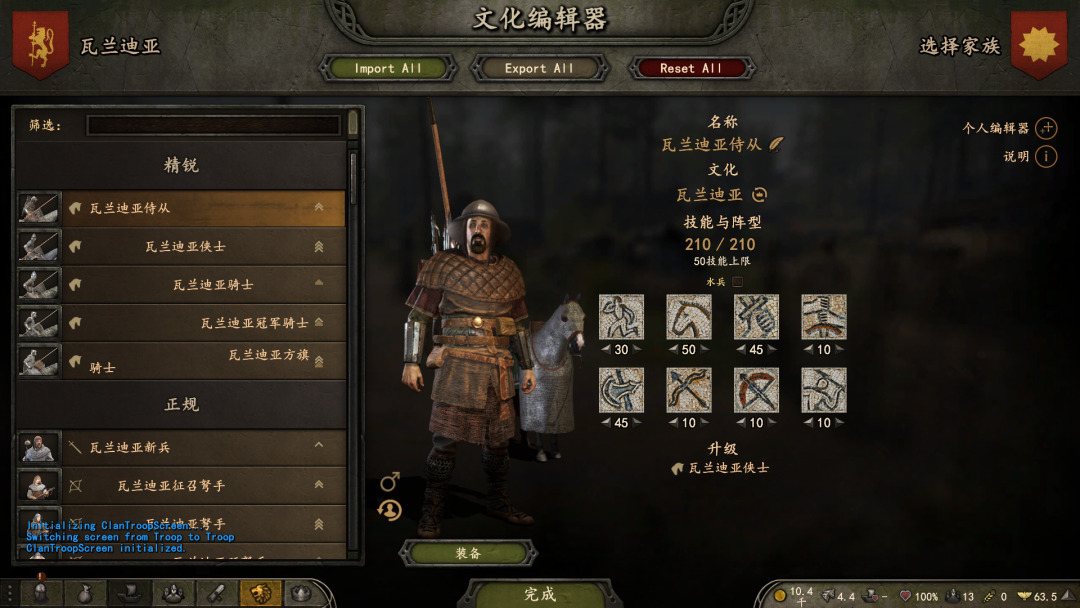Toggle the 水兵 checkbox
This screenshot has height=608, width=1080.
point(738,282)
